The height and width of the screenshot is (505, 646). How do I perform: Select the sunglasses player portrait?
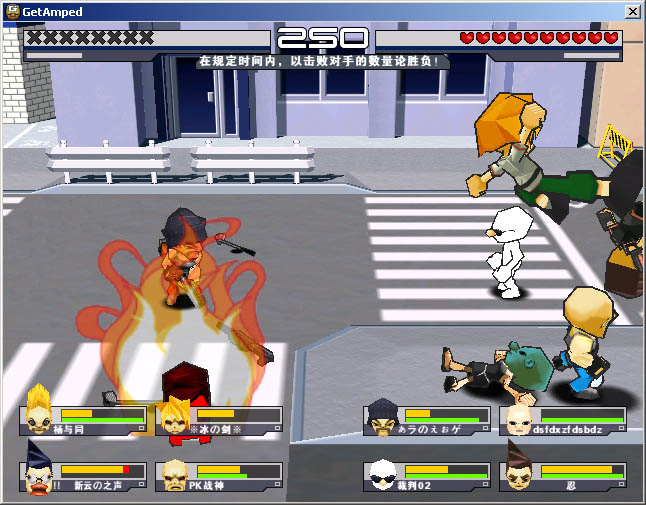point(383,475)
